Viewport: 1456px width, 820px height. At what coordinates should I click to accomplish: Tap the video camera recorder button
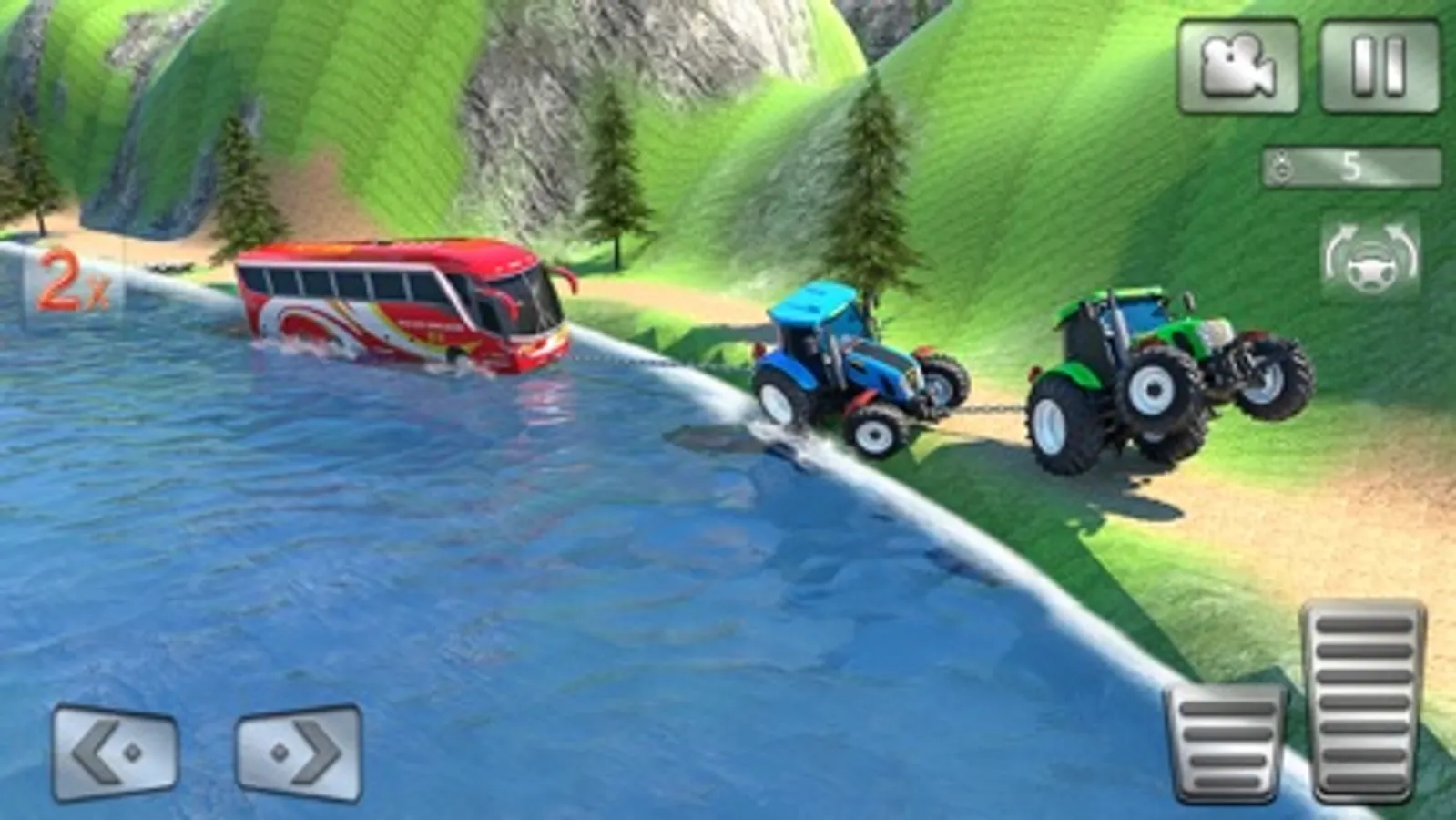1240,66
